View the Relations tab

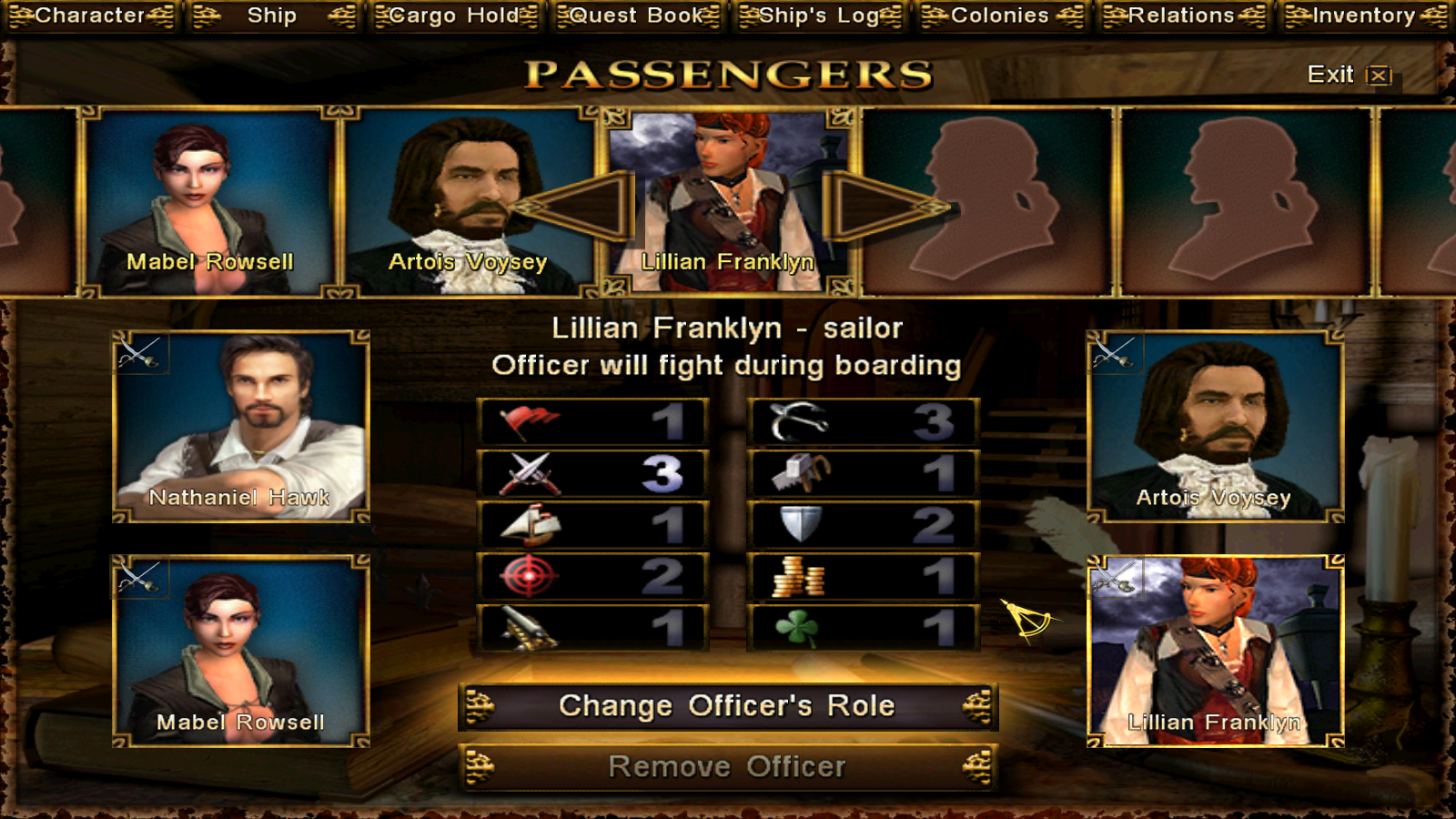1182,15
